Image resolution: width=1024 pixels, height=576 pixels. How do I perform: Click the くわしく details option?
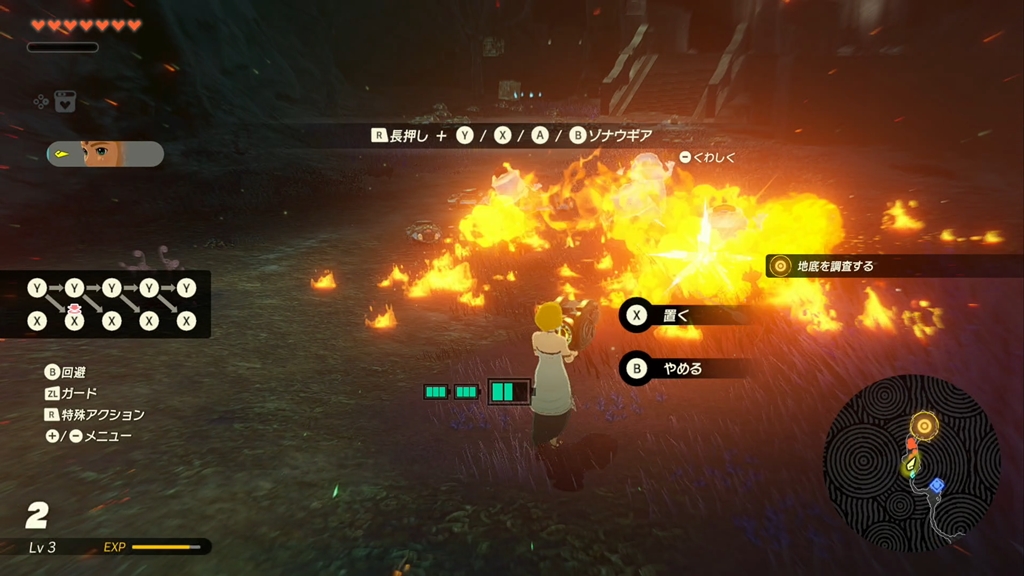tap(707, 157)
